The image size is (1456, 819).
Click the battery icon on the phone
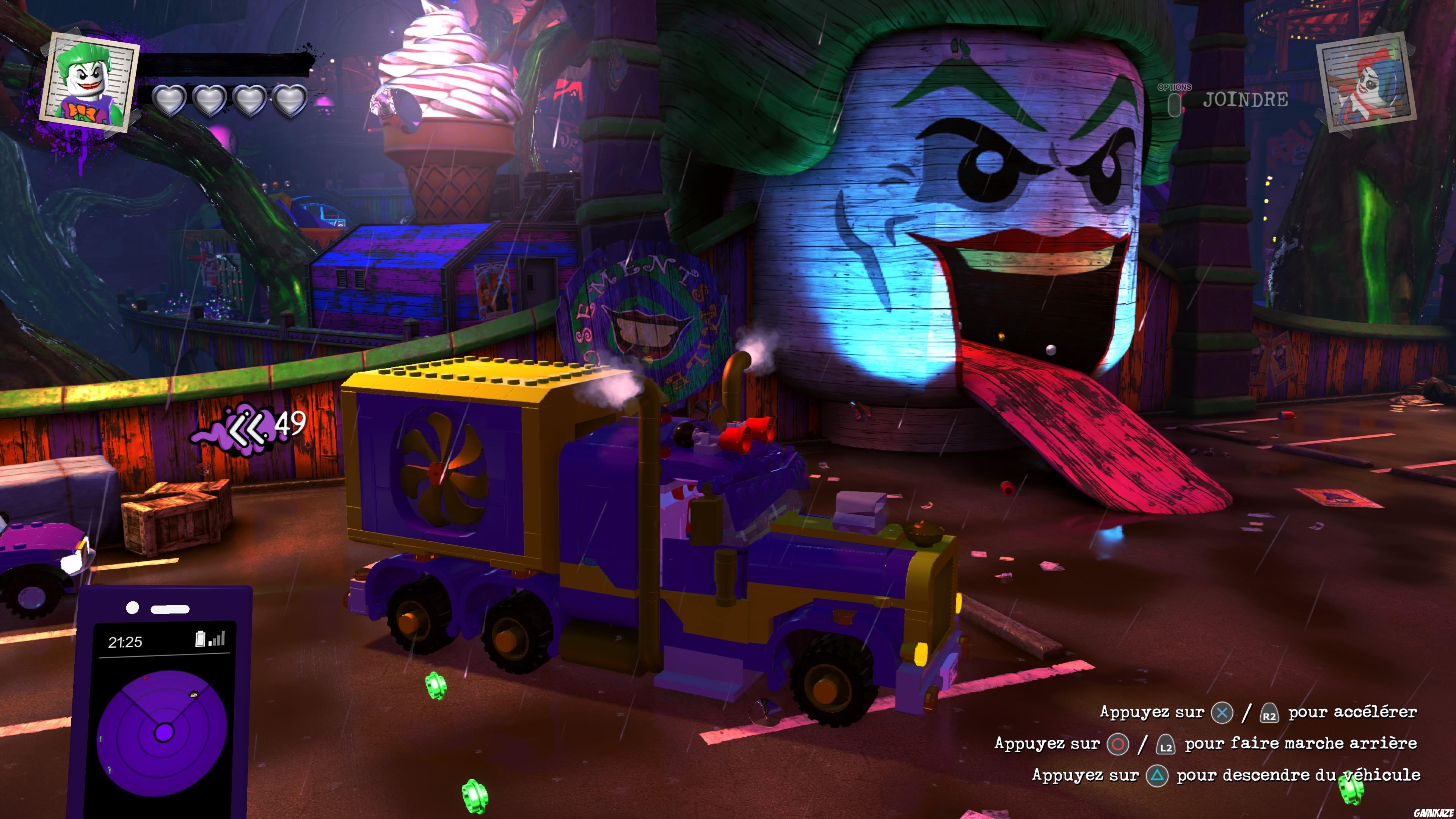click(201, 640)
